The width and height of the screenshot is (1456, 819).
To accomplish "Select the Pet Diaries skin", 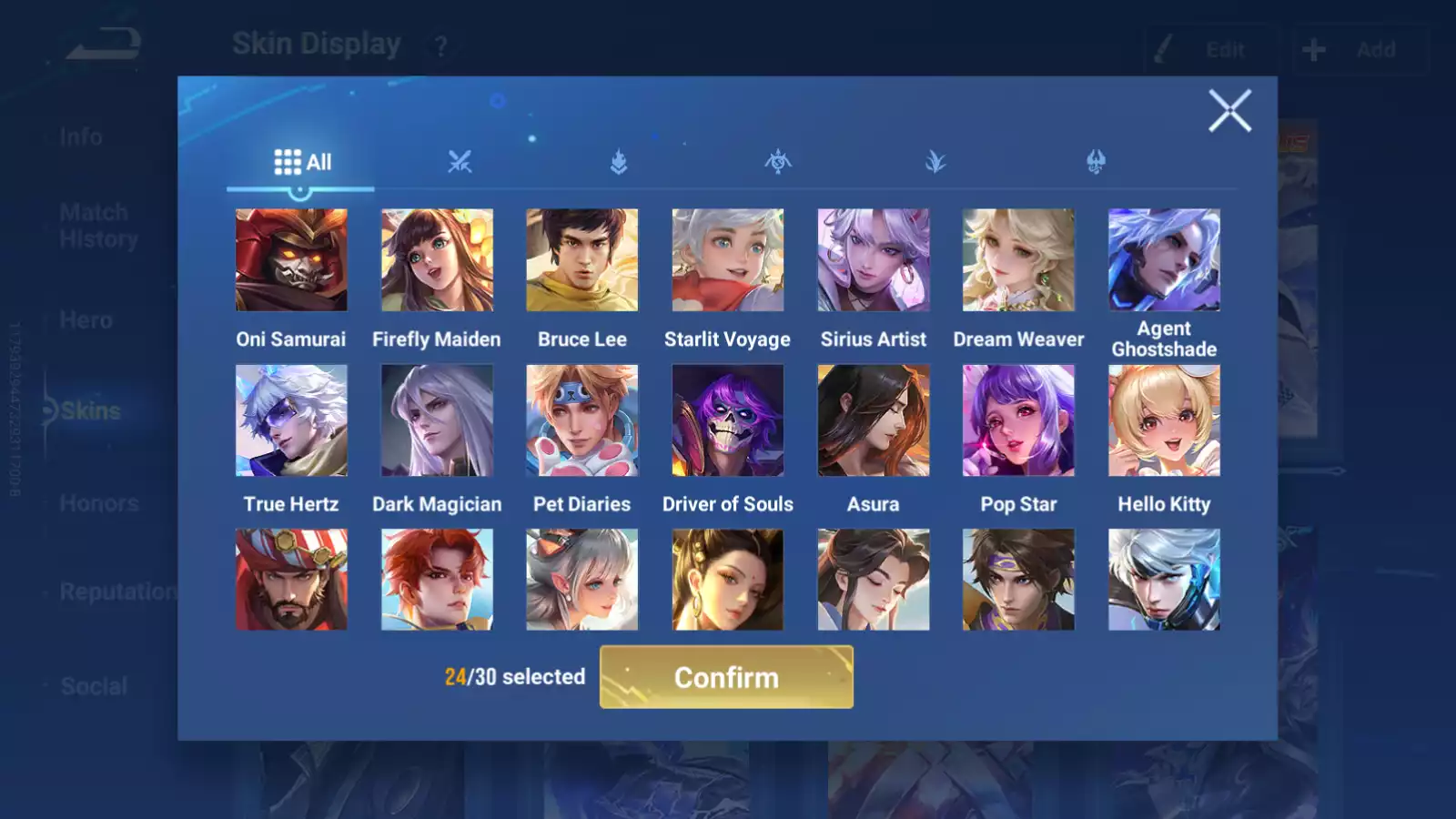I will (582, 420).
